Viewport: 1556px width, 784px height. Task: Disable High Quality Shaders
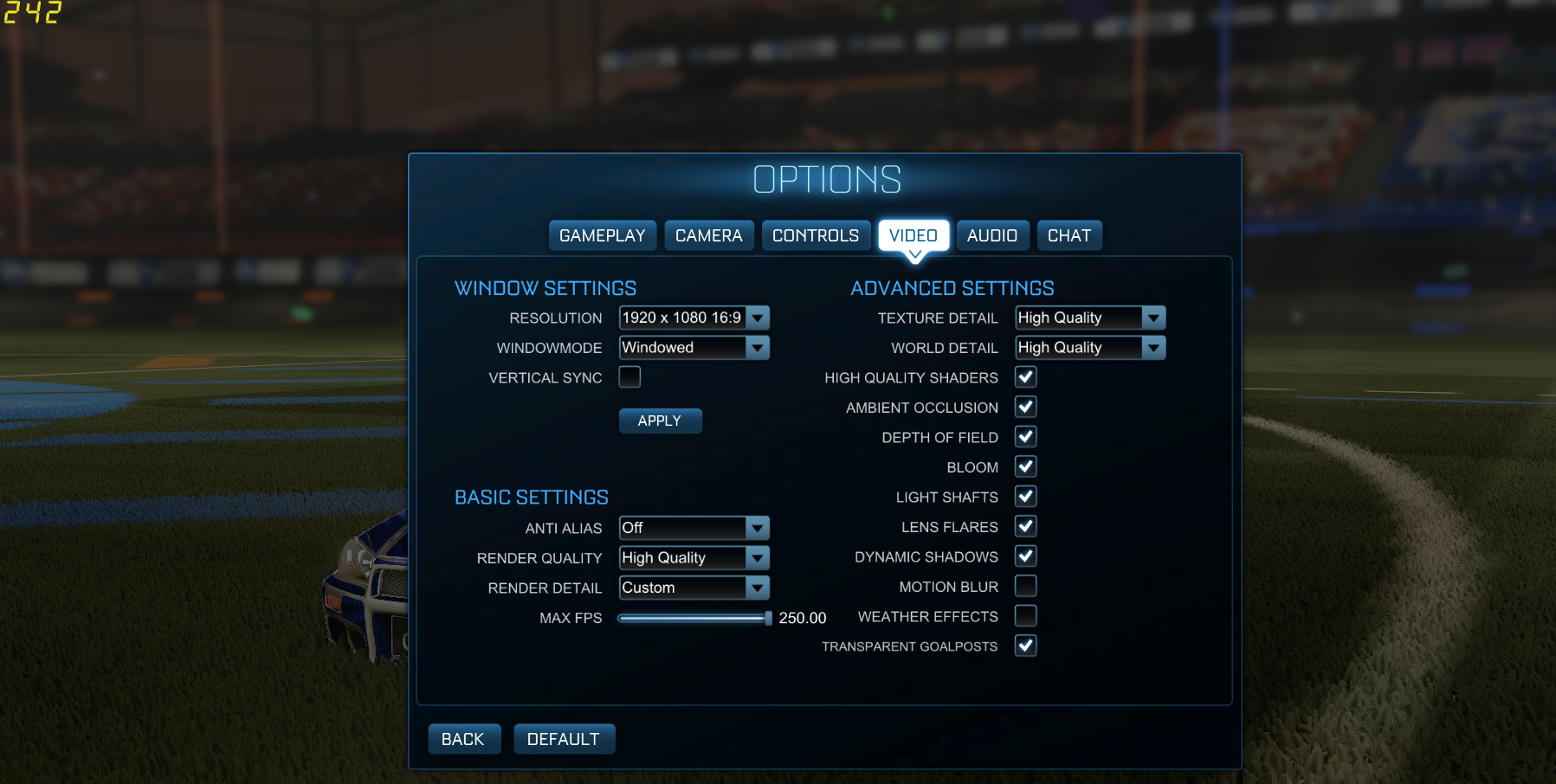[x=1025, y=377]
